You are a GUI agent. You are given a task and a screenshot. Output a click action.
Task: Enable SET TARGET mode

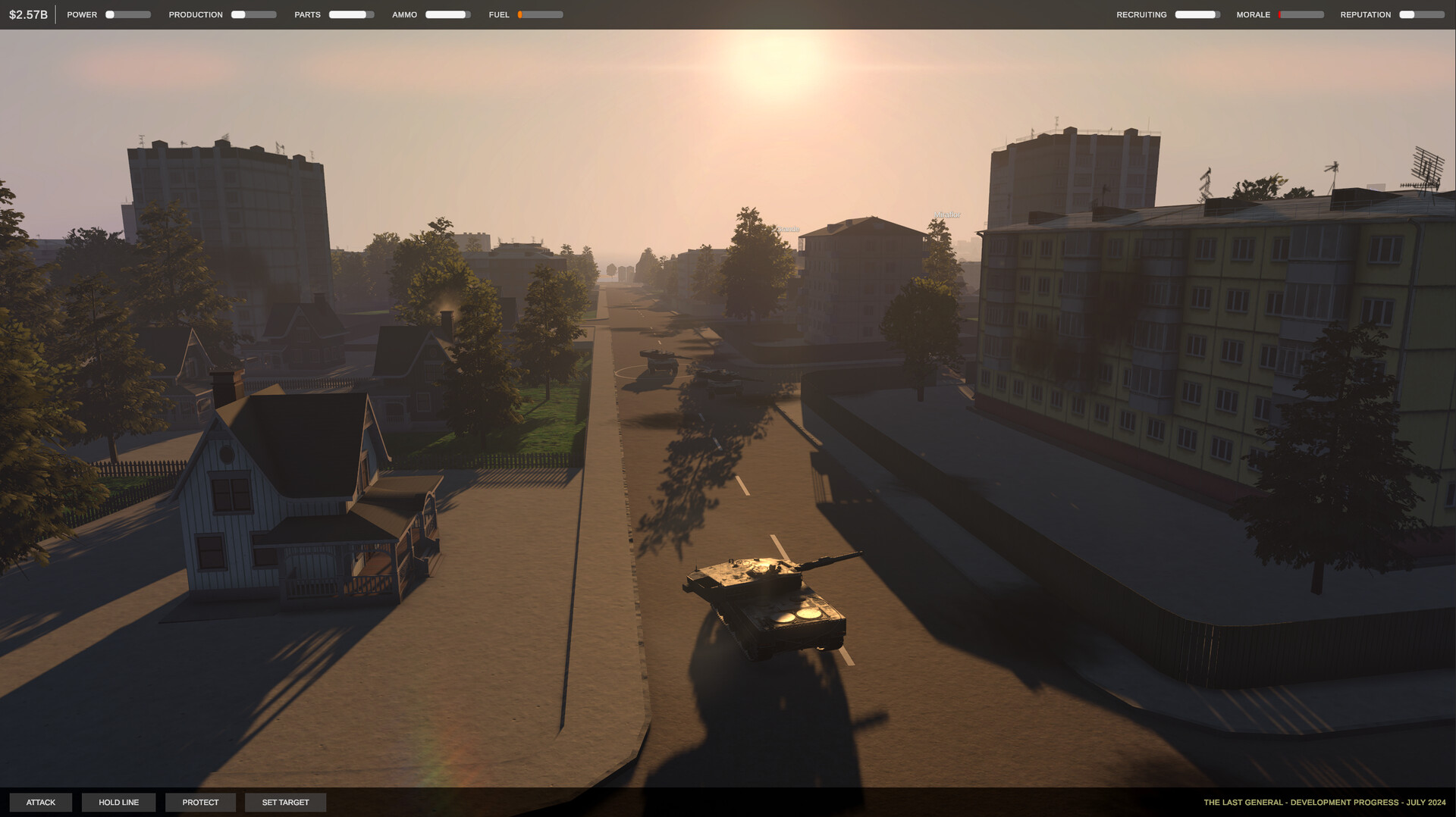pos(285,802)
